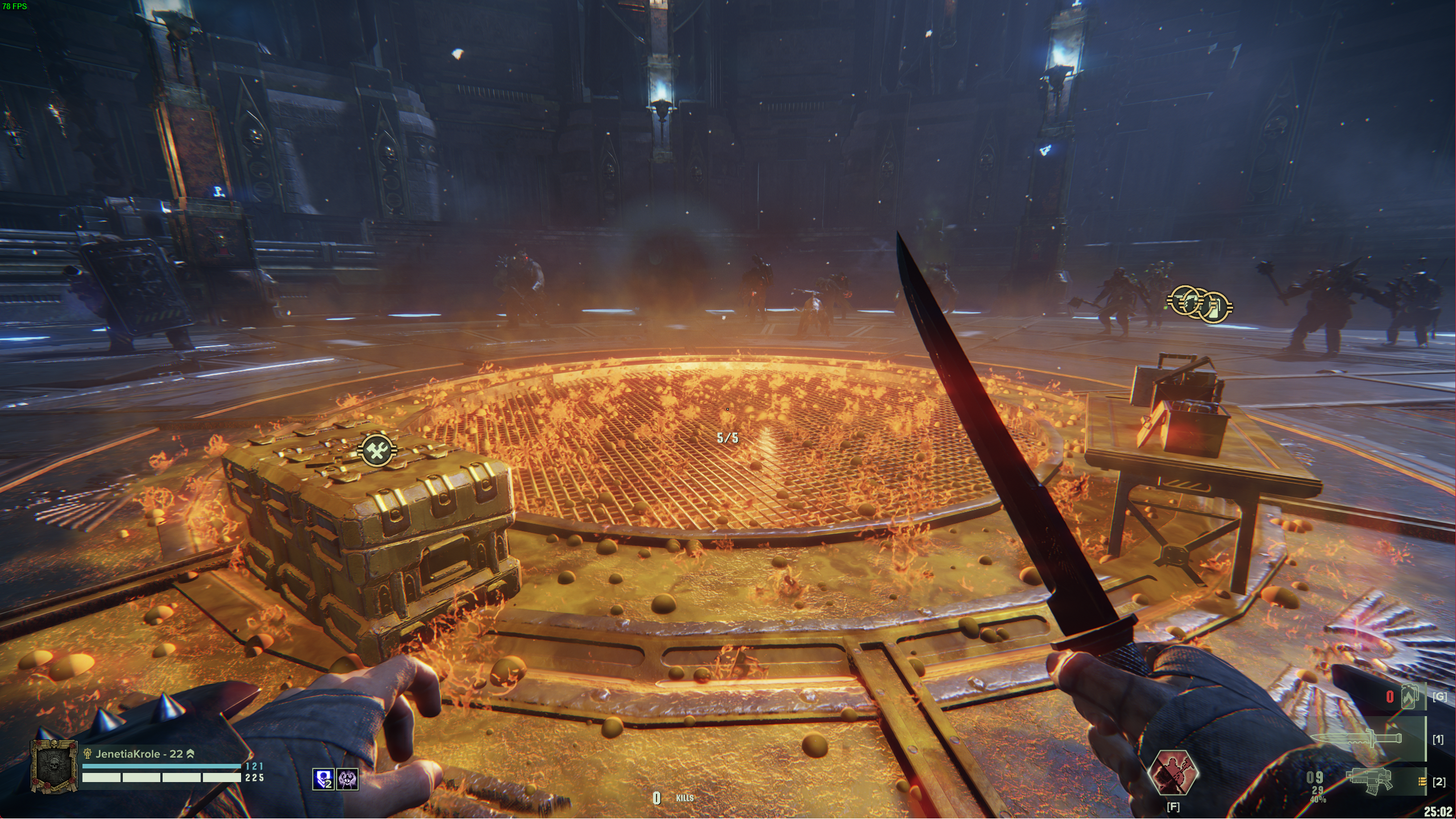Select the blue skull buff icon
This screenshot has width=1456, height=819.
coord(323,779)
